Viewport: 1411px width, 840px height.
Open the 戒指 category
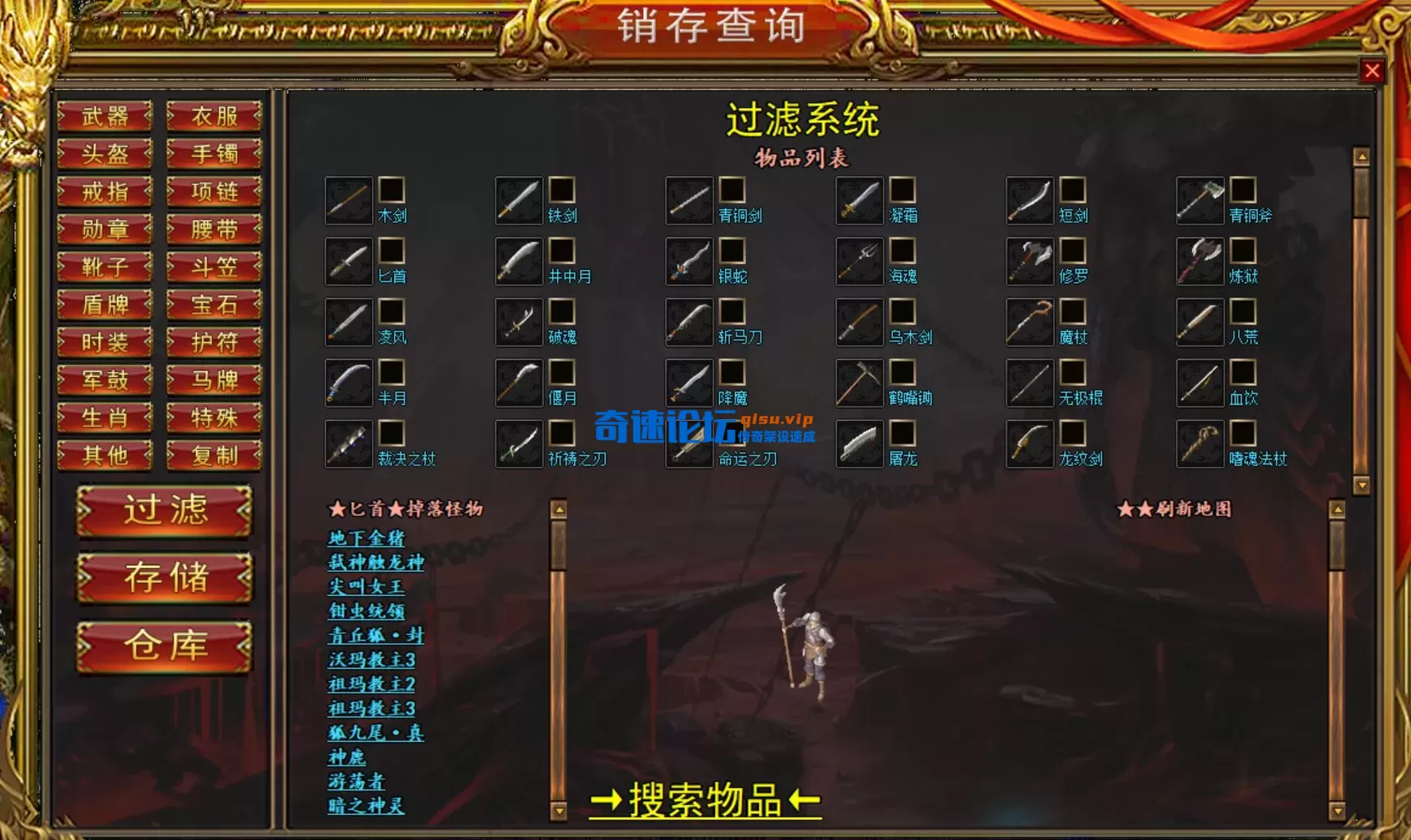106,191
